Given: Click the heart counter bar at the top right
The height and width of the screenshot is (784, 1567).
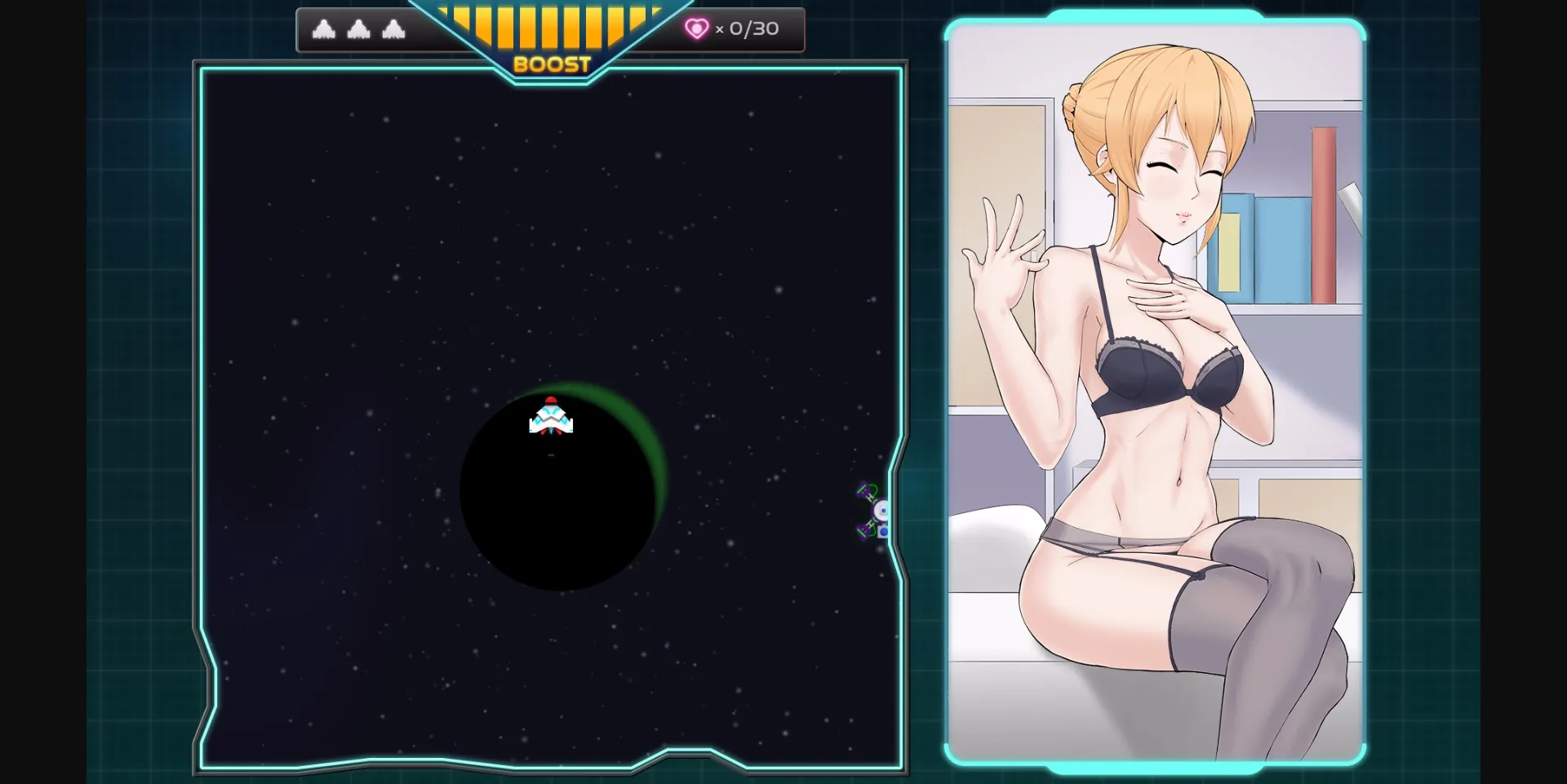Looking at the screenshot, I should (x=729, y=29).
